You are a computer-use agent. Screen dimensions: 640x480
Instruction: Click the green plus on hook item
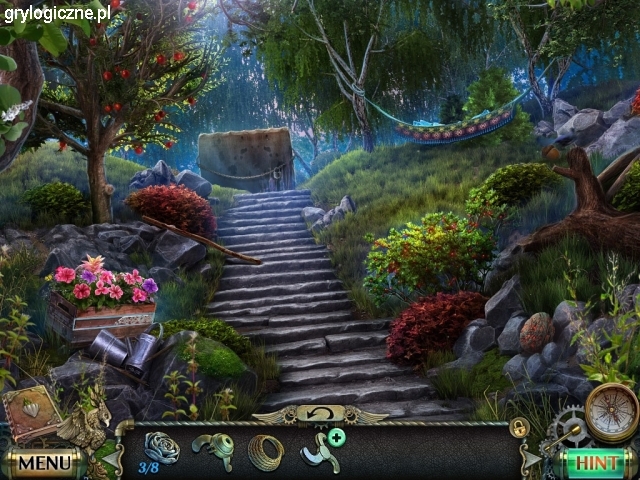point(337,437)
